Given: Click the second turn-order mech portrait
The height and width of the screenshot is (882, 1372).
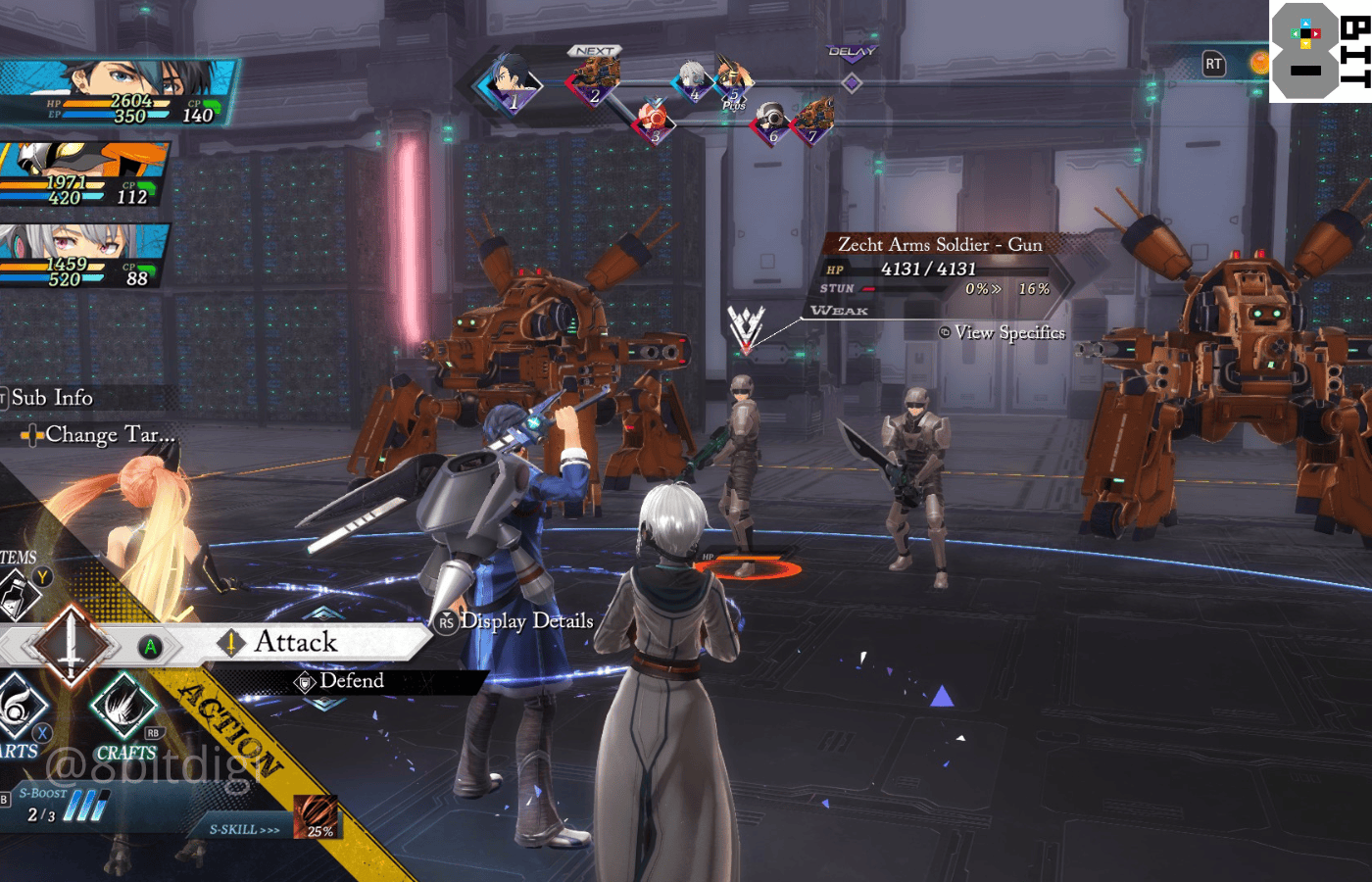Looking at the screenshot, I should pos(595,79).
